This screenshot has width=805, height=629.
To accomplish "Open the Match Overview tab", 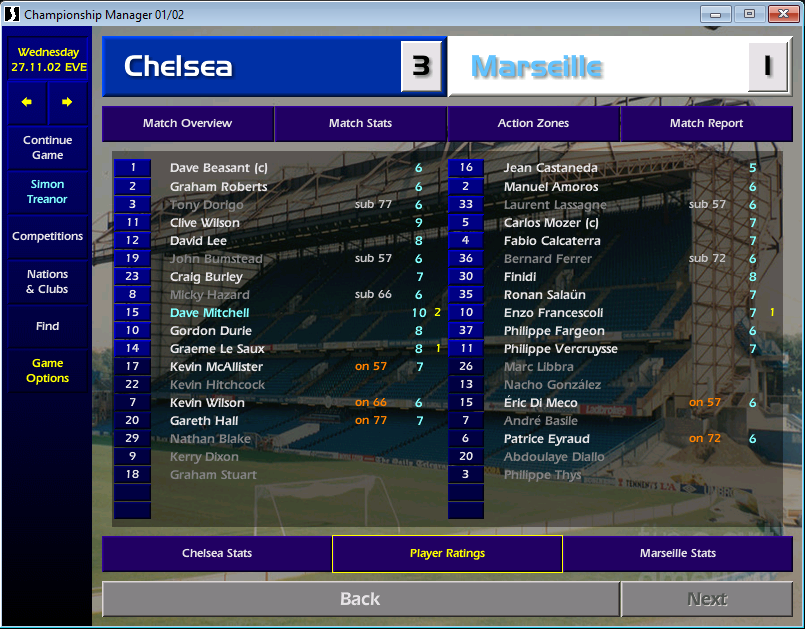I will (187, 124).
